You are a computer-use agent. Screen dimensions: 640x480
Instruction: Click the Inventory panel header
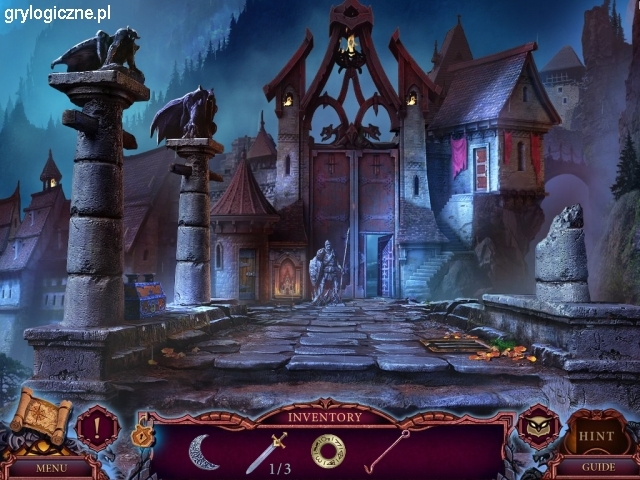tap(327, 416)
